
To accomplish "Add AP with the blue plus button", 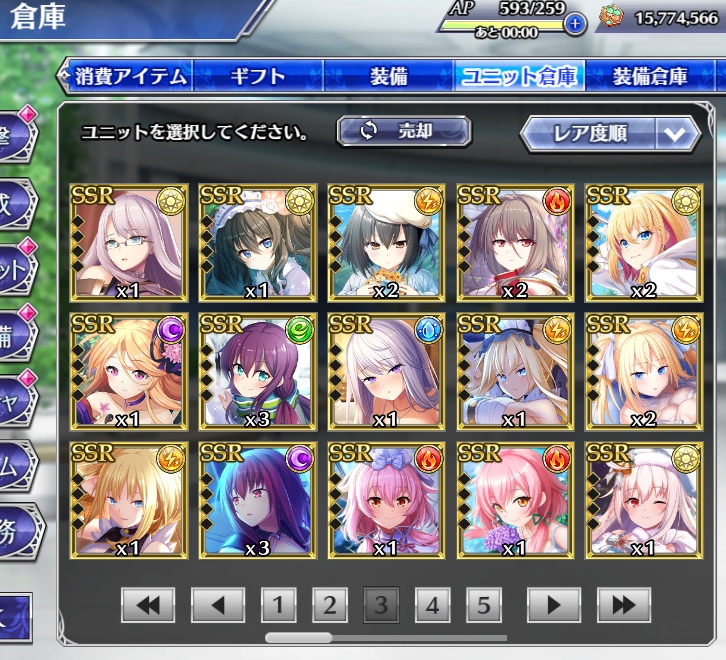I will tap(575, 25).
